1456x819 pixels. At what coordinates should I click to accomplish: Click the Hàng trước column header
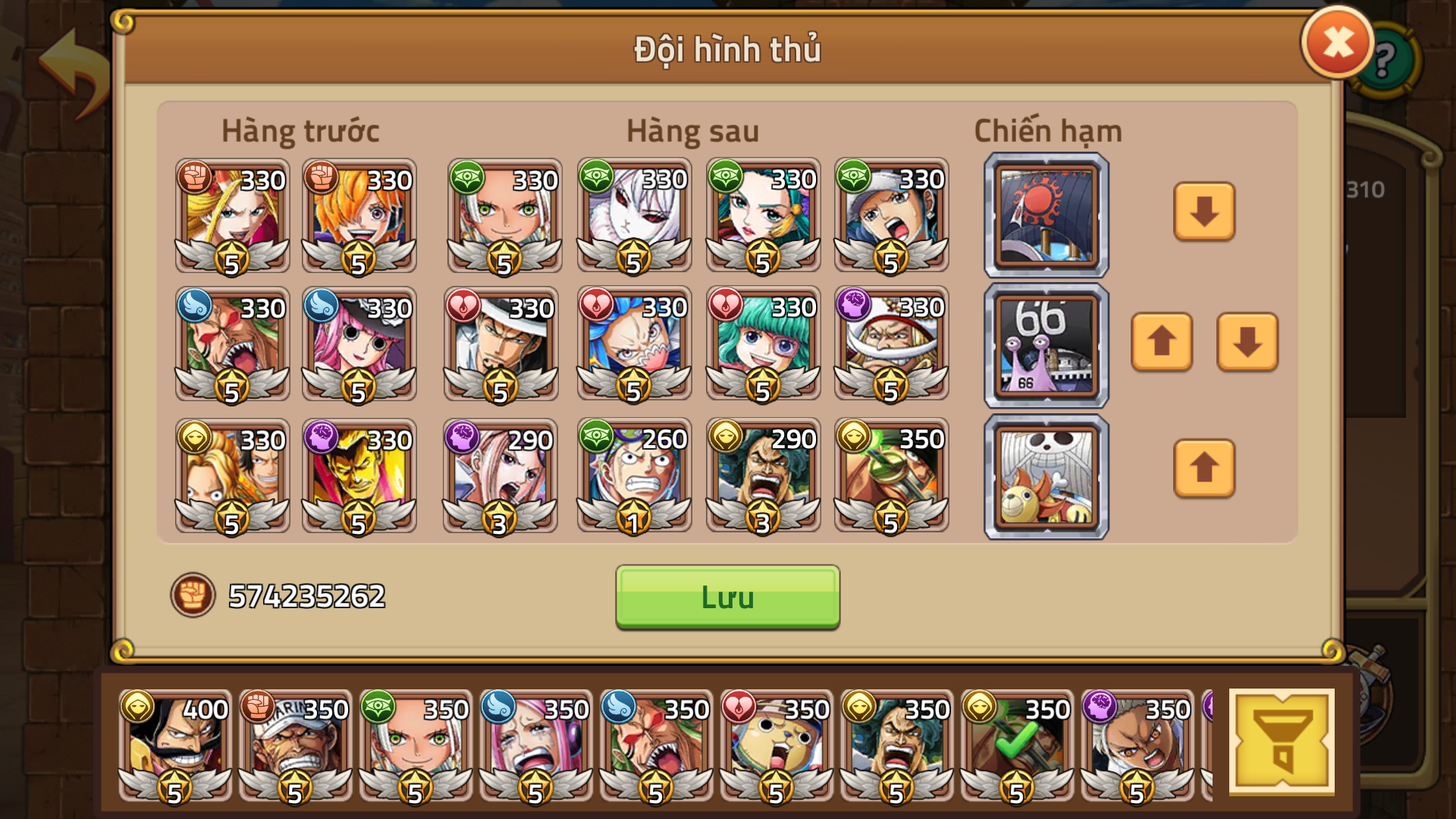click(x=301, y=130)
